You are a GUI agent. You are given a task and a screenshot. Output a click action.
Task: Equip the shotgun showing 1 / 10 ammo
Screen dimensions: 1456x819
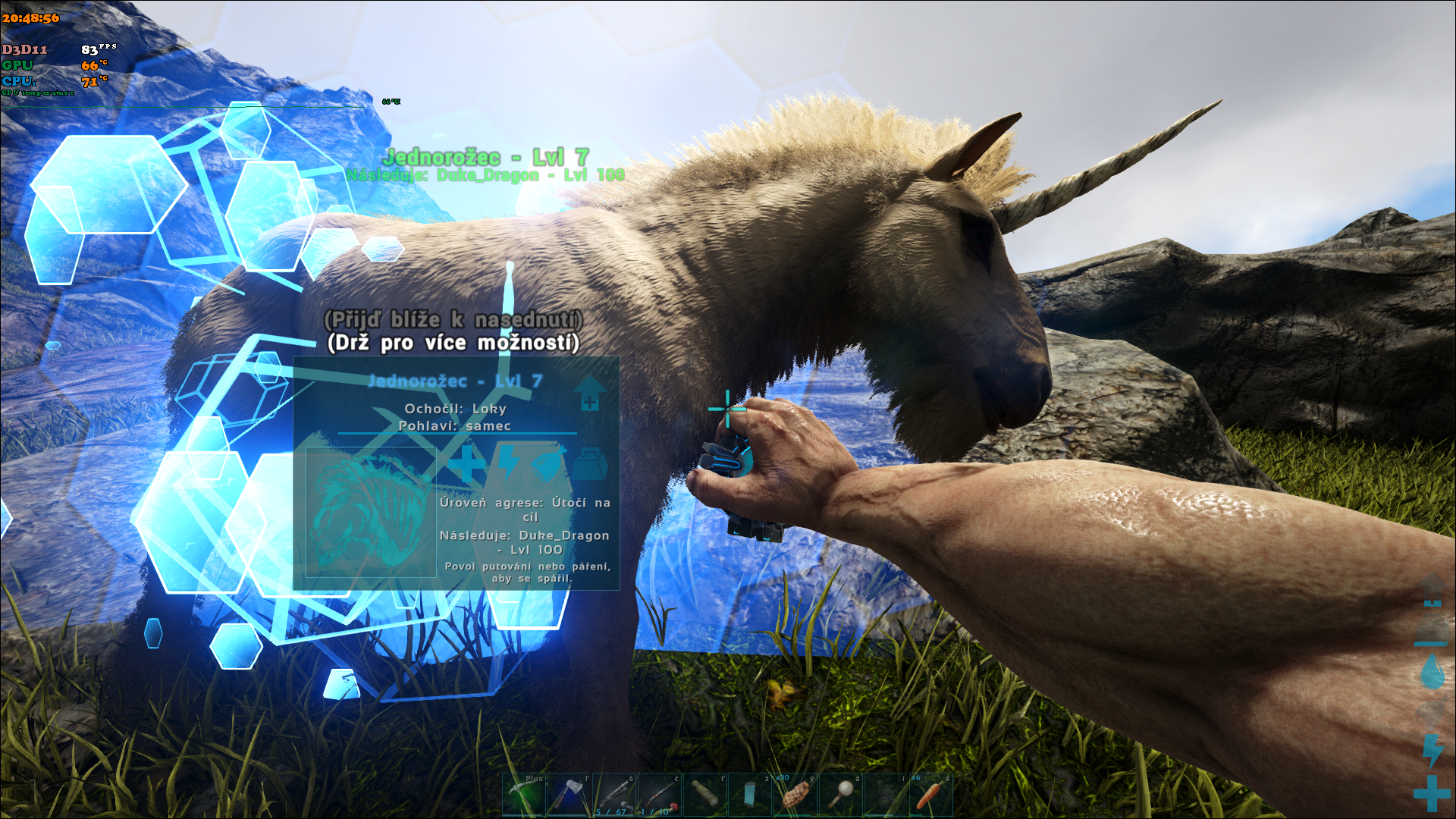660,795
